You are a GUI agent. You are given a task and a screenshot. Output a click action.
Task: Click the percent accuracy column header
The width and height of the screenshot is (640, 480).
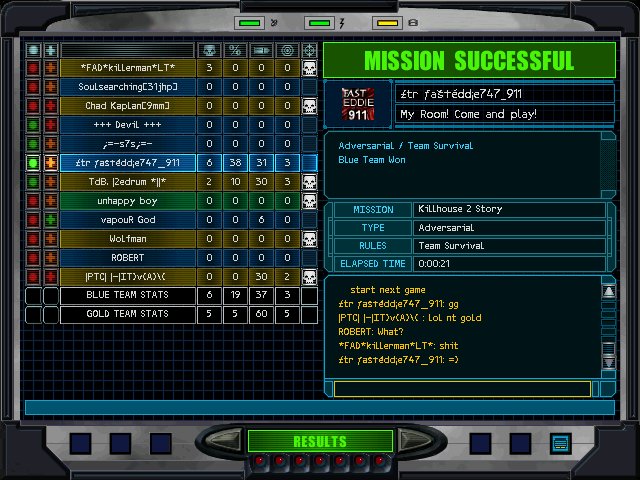click(235, 50)
